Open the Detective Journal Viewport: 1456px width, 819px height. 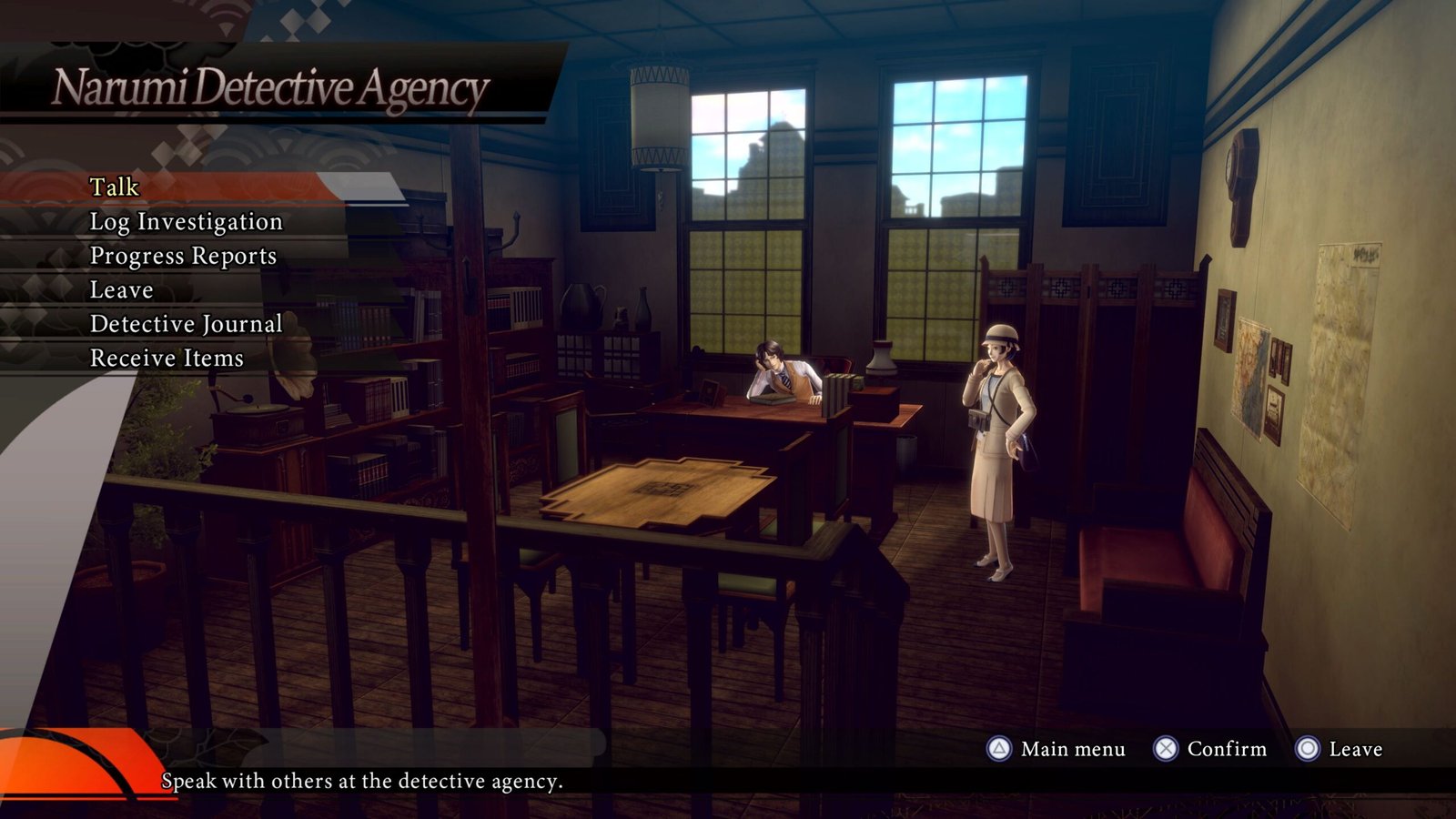click(186, 325)
